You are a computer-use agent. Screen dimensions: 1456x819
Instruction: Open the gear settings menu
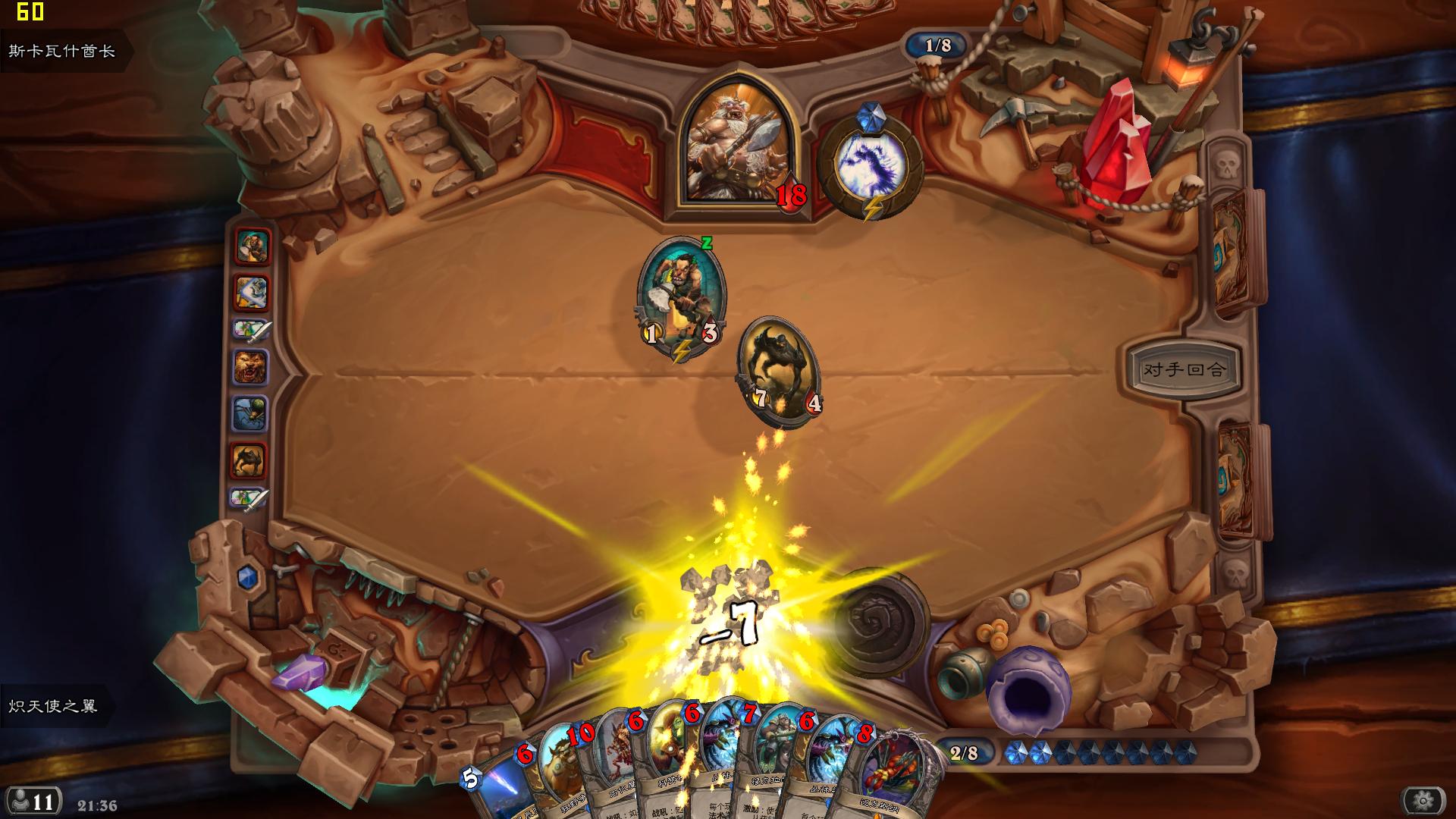[1423, 800]
